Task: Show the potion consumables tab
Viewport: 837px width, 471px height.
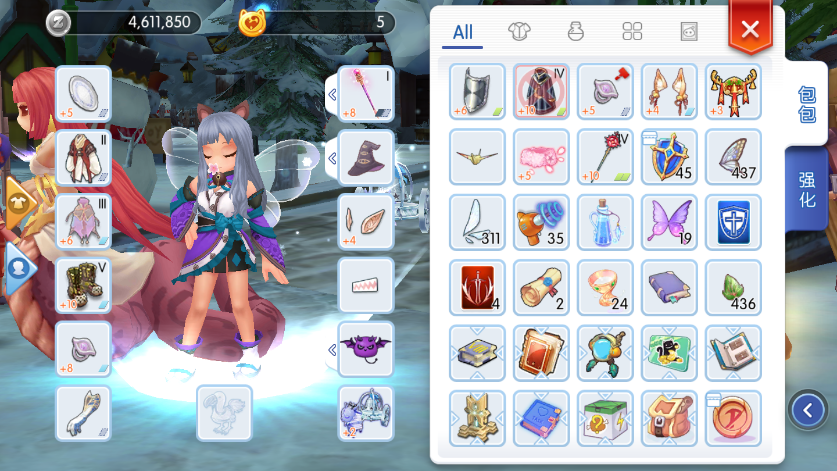Action: (575, 32)
